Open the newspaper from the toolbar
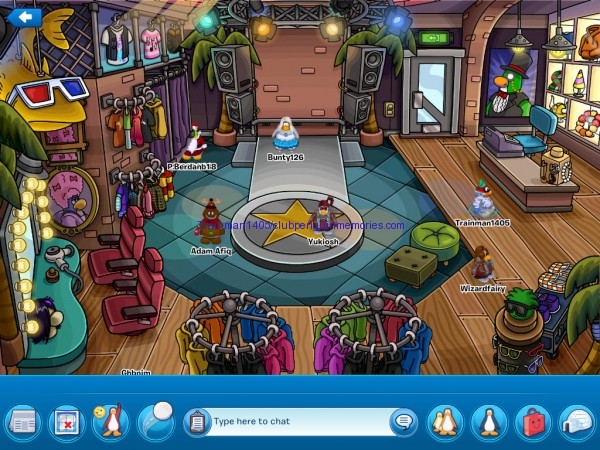This screenshot has height=450, width=600. coord(22,422)
